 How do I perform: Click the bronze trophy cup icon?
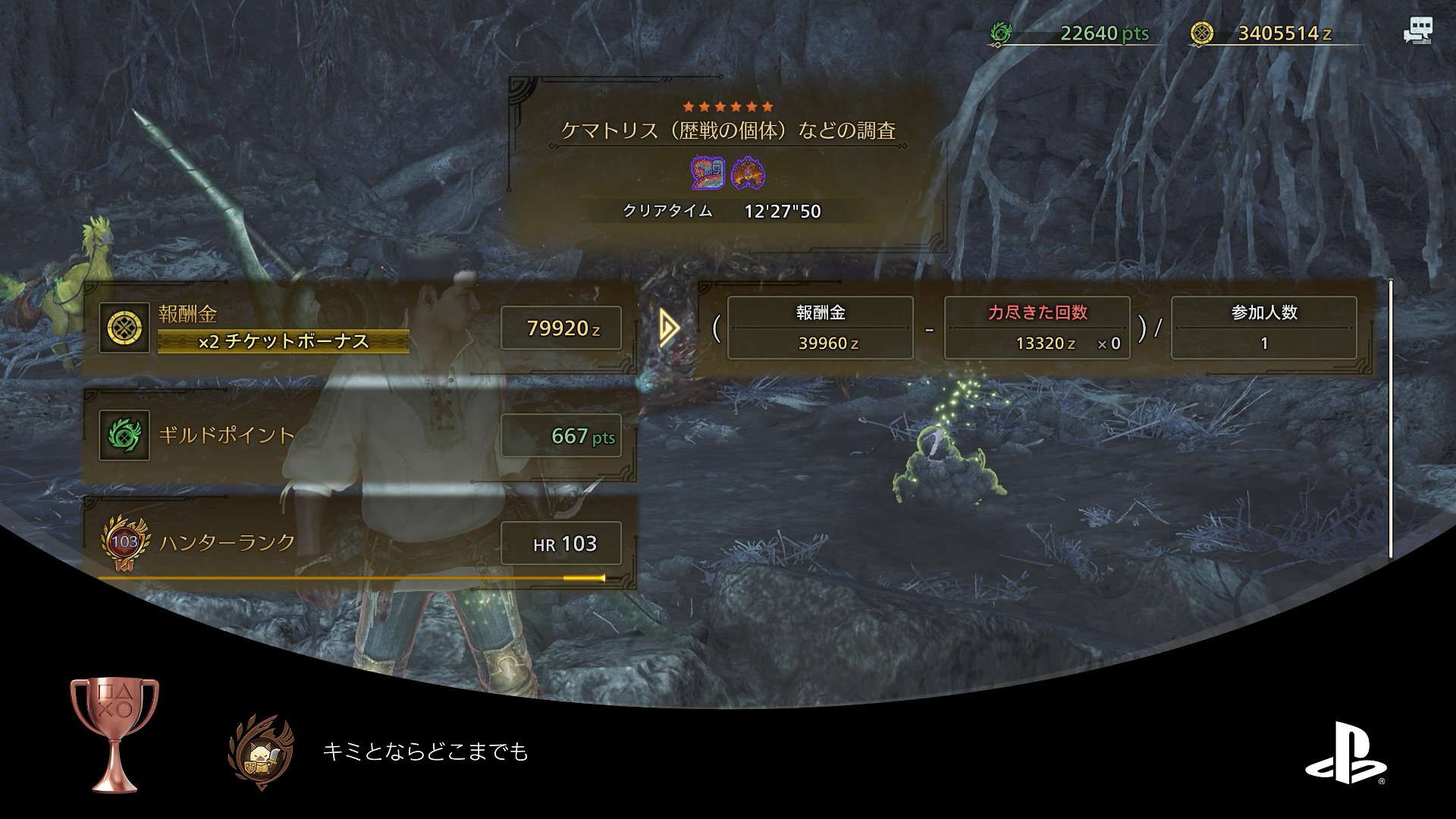point(115,734)
